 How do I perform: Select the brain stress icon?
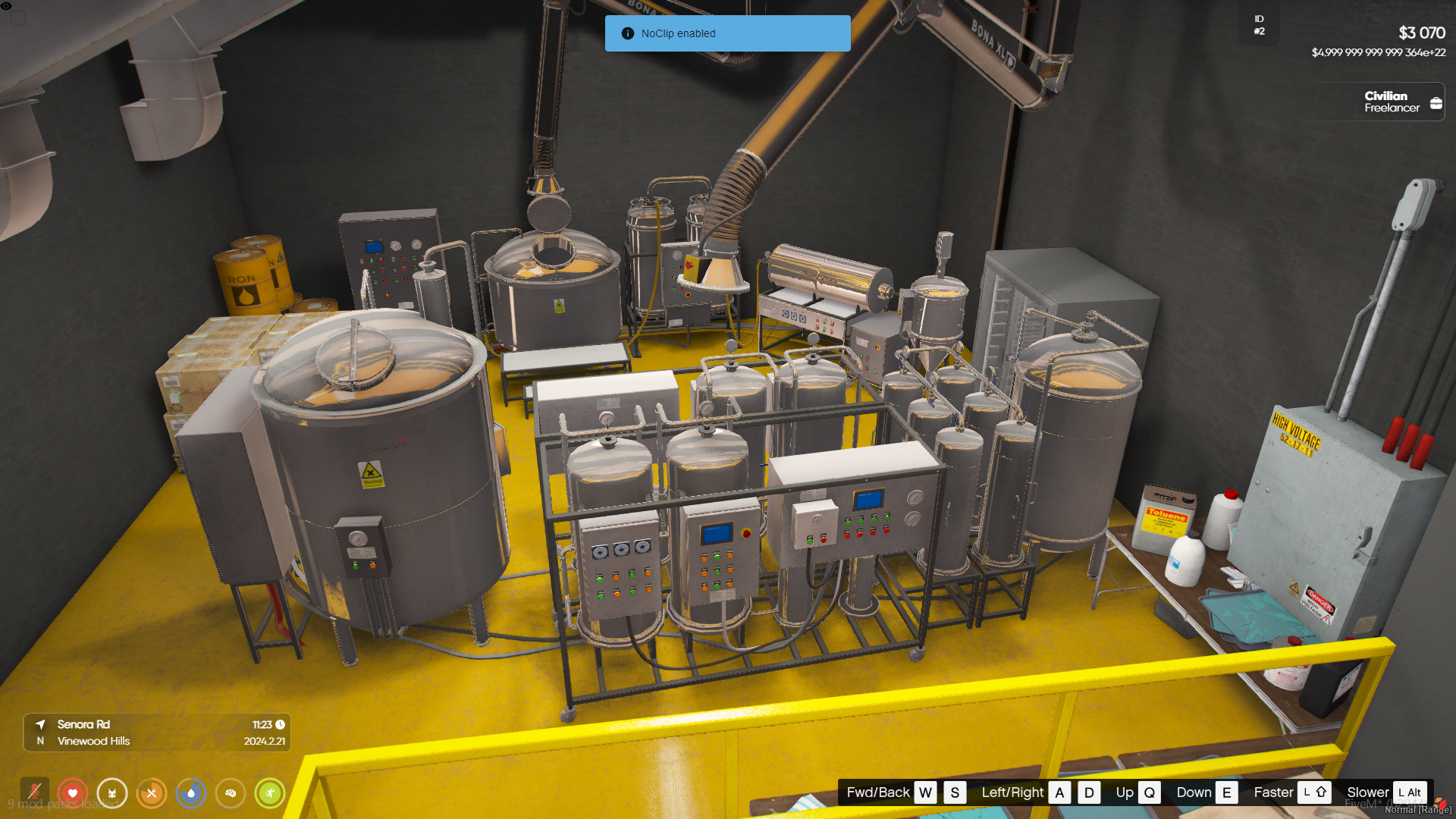(231, 793)
